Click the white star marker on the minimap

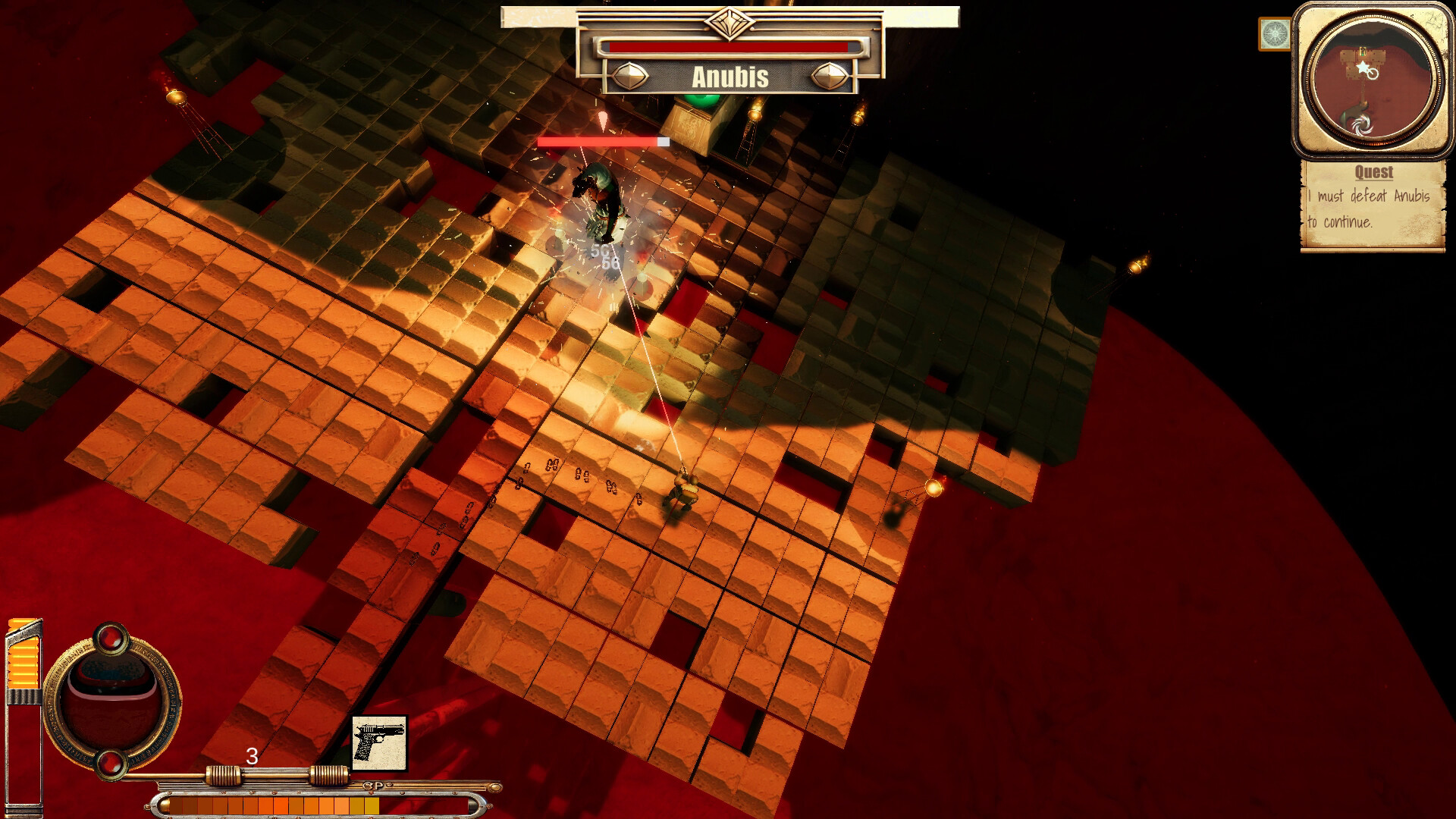click(1362, 67)
